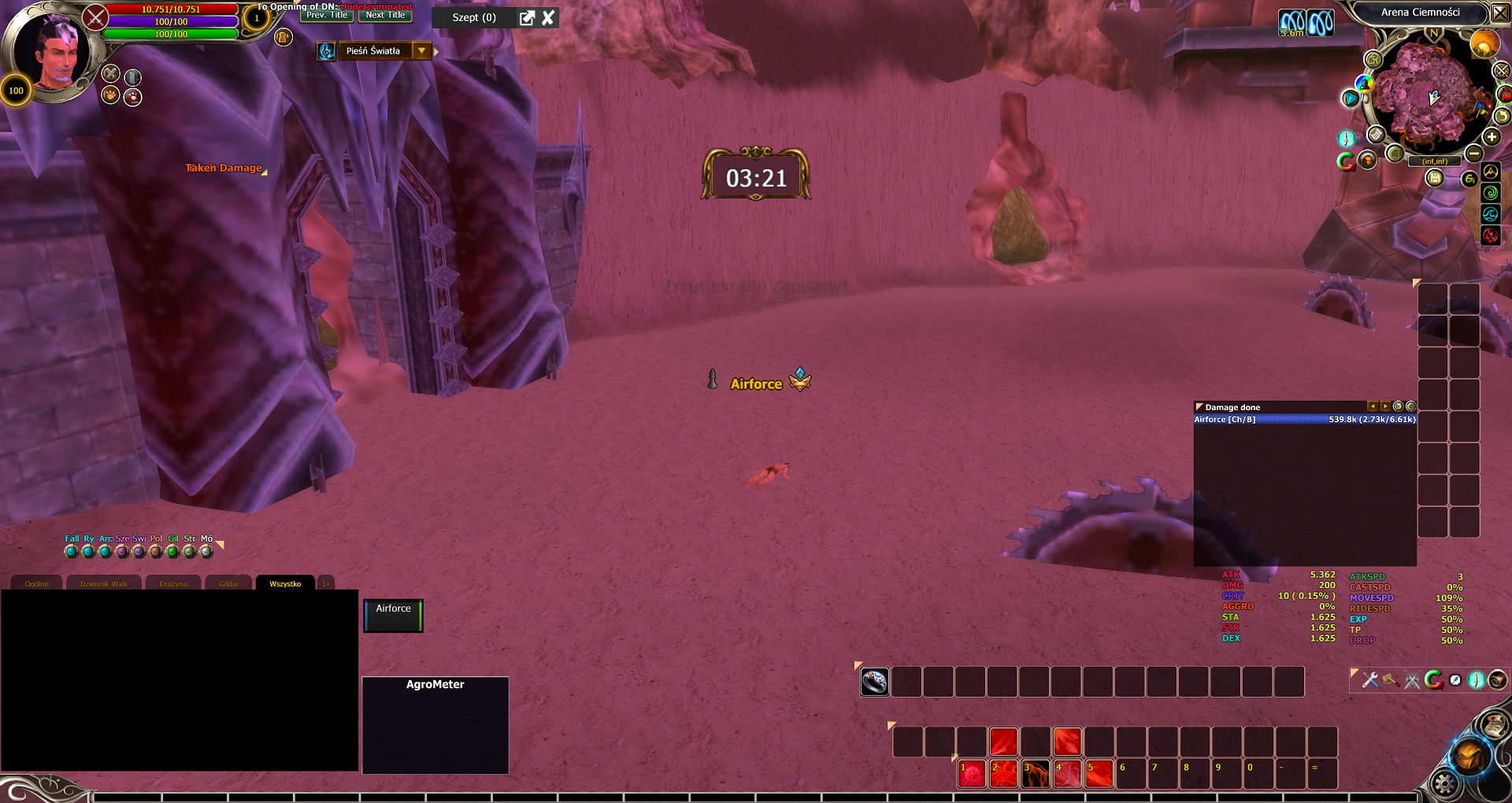Click the Prev. Title button
The width and height of the screenshot is (1512, 803).
[x=327, y=15]
